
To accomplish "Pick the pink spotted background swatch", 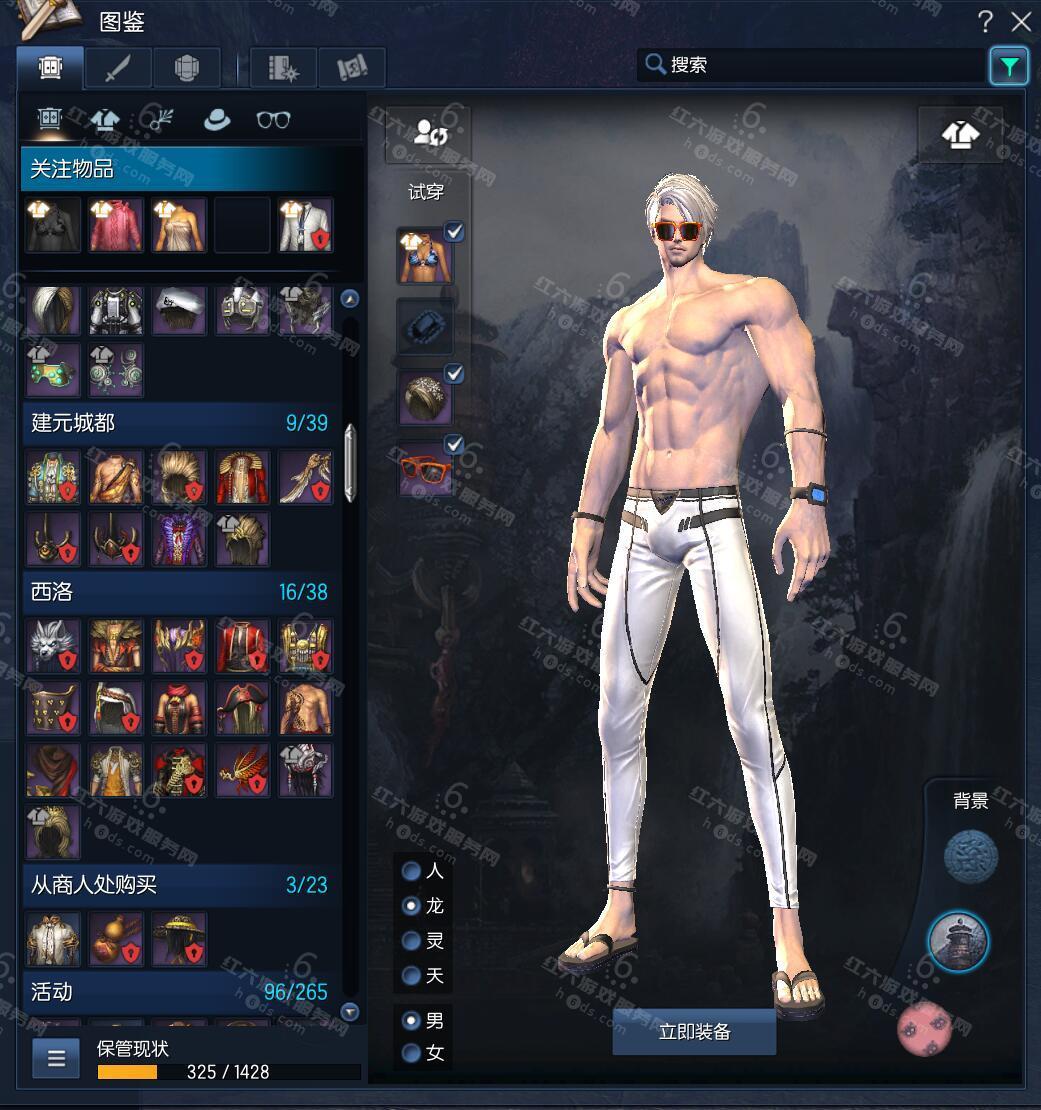I will tap(925, 1029).
